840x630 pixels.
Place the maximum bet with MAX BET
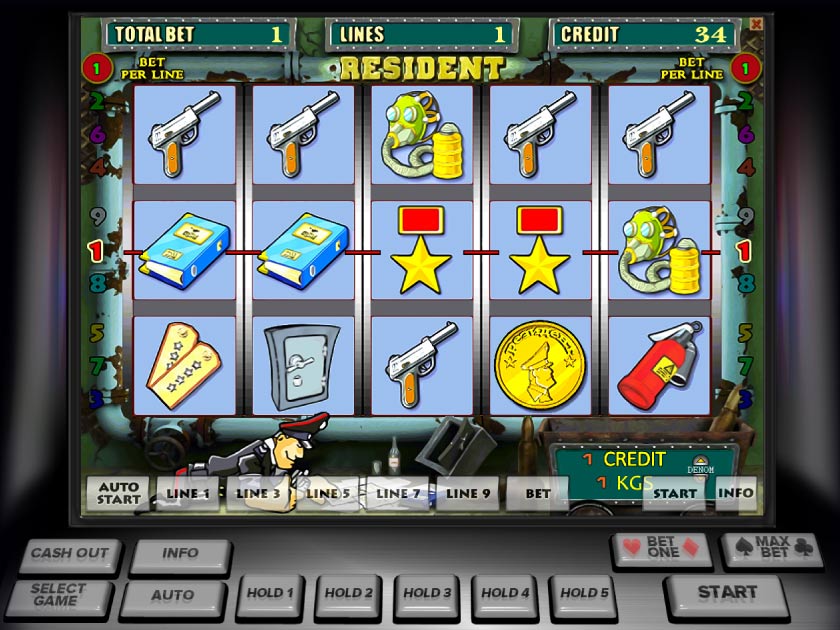762,549
